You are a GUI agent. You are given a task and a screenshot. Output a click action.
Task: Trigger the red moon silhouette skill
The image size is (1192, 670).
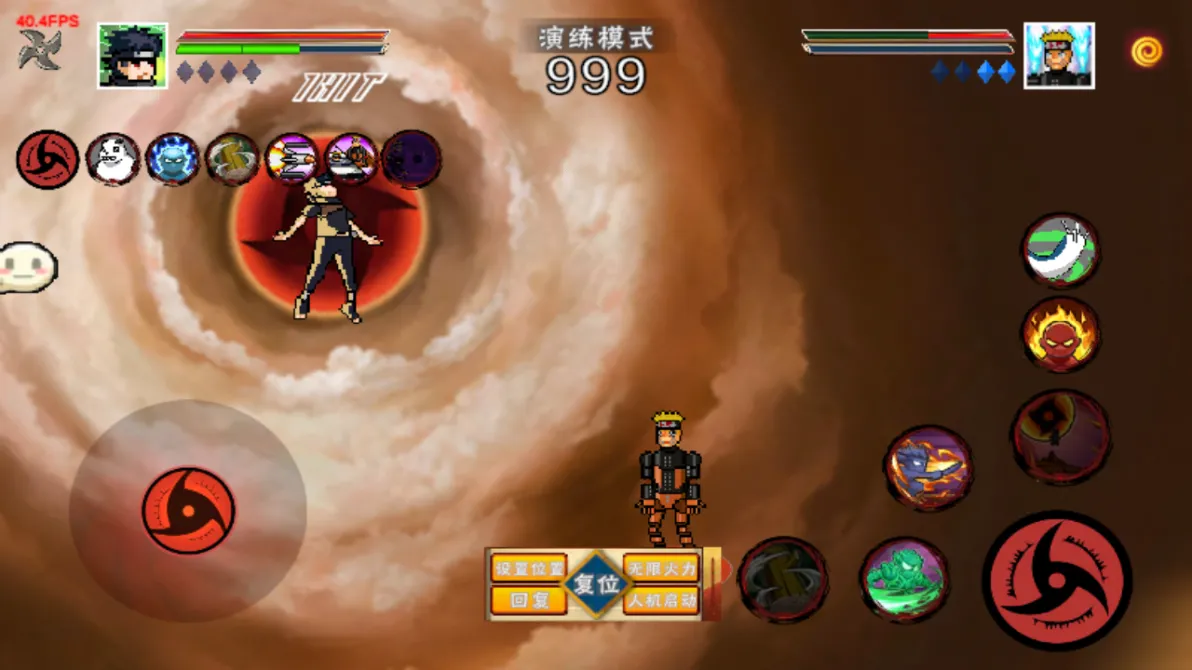tap(1060, 437)
